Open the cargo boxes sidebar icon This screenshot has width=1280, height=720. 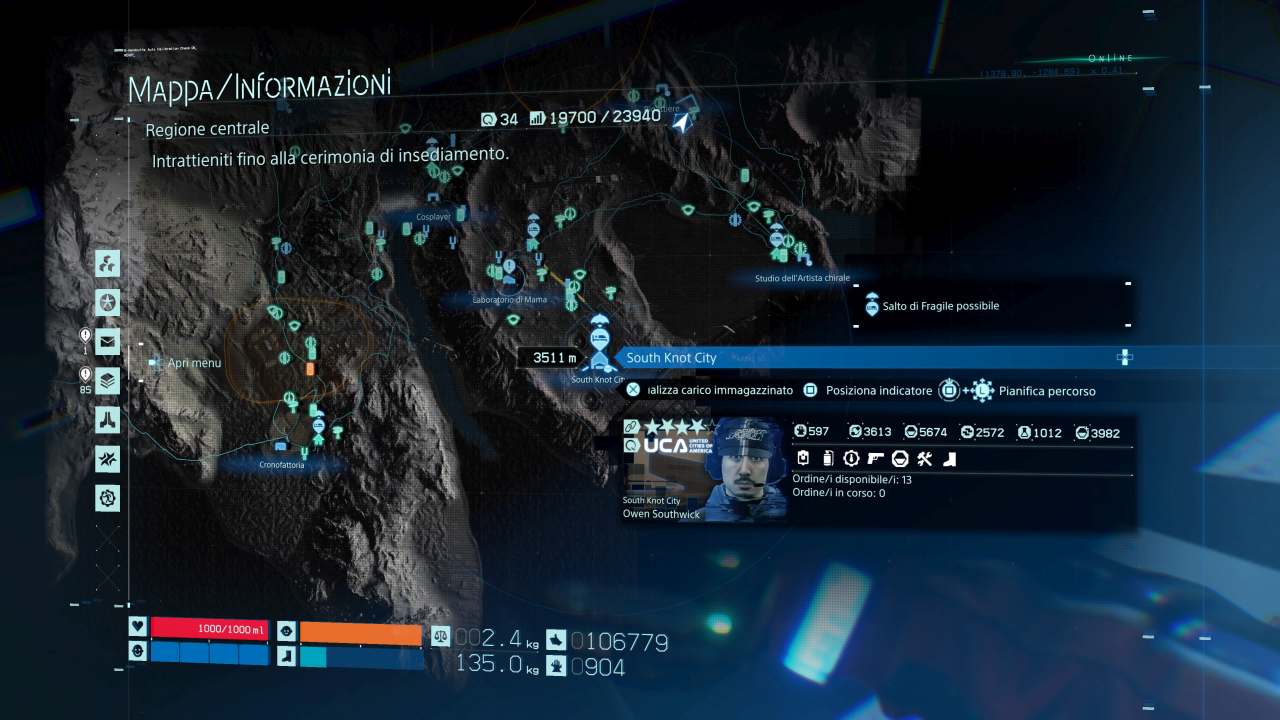tap(108, 264)
